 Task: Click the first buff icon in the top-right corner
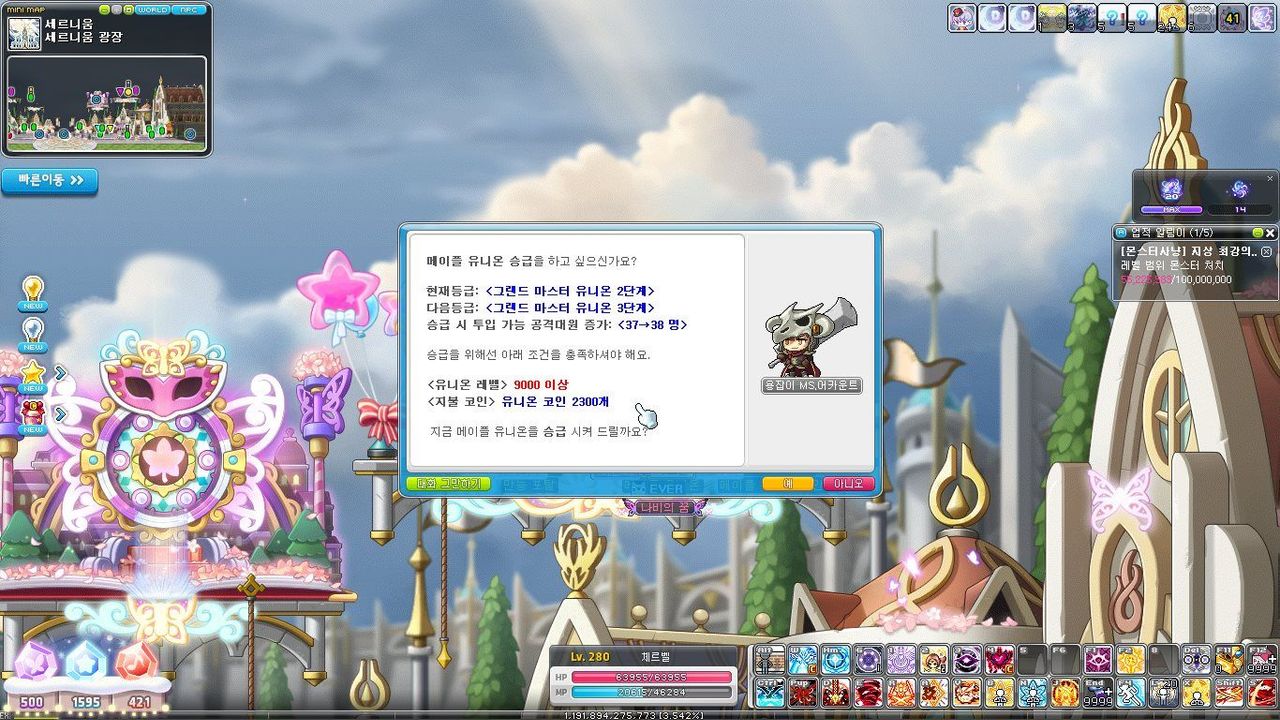coord(960,17)
